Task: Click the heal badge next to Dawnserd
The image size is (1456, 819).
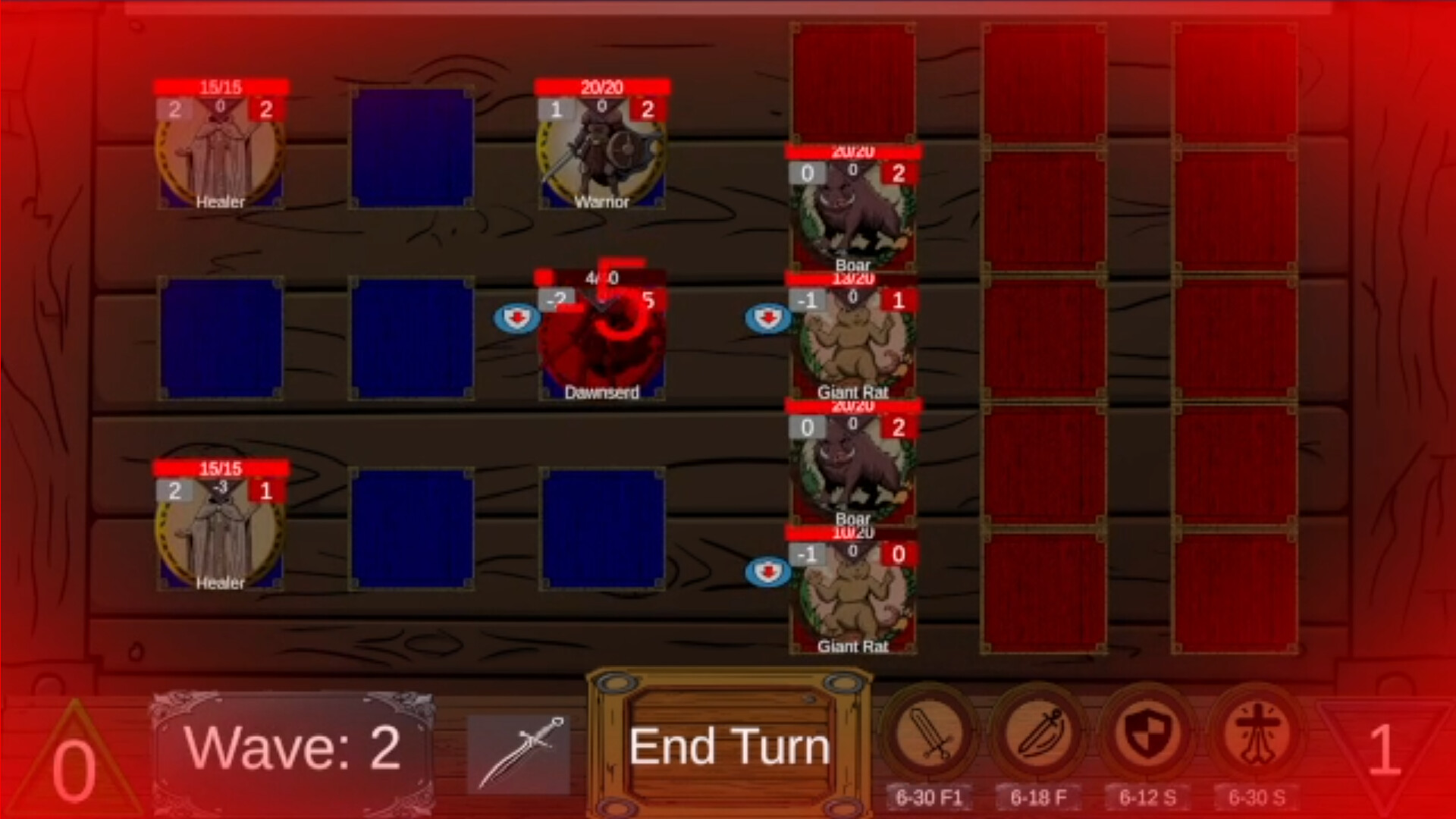Action: coord(518,318)
